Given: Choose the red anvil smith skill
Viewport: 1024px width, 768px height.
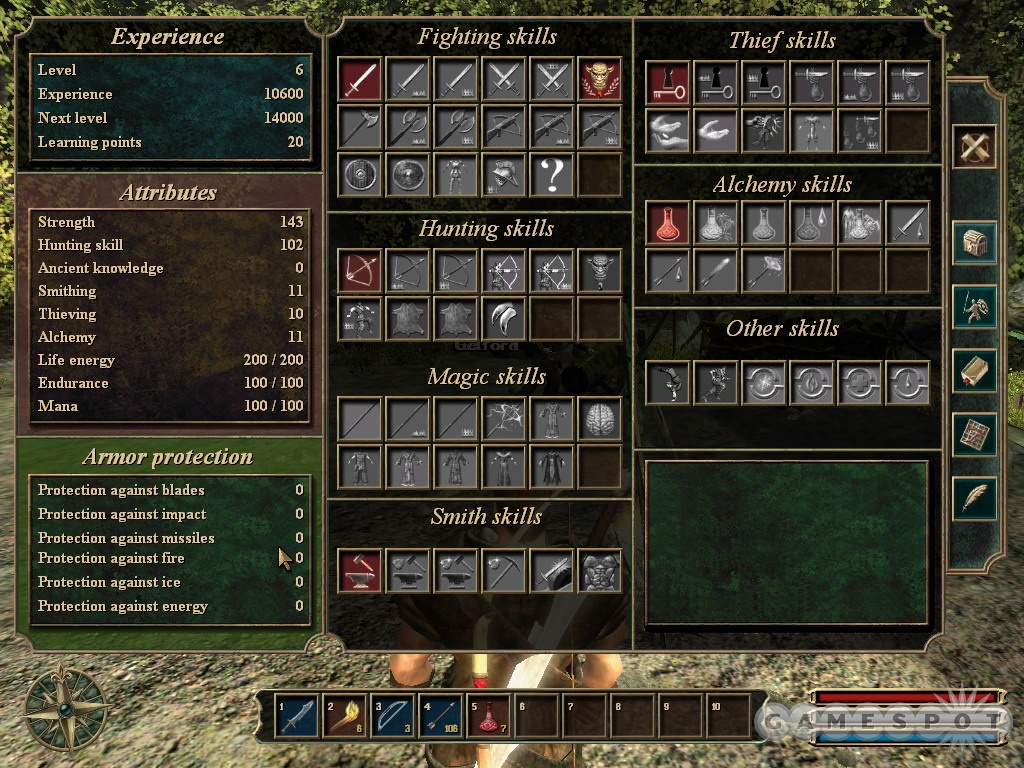Looking at the screenshot, I should tap(360, 571).
